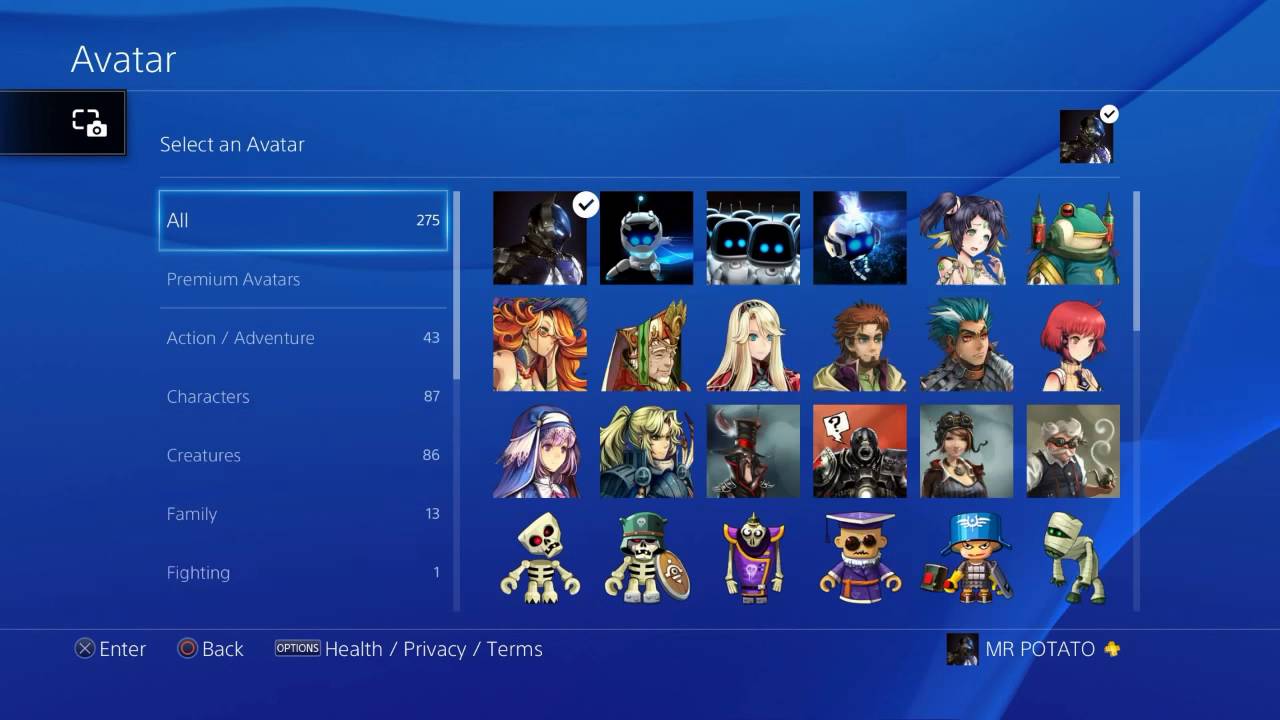Open the Fighting category
This screenshot has width=1280, height=720.
303,572
